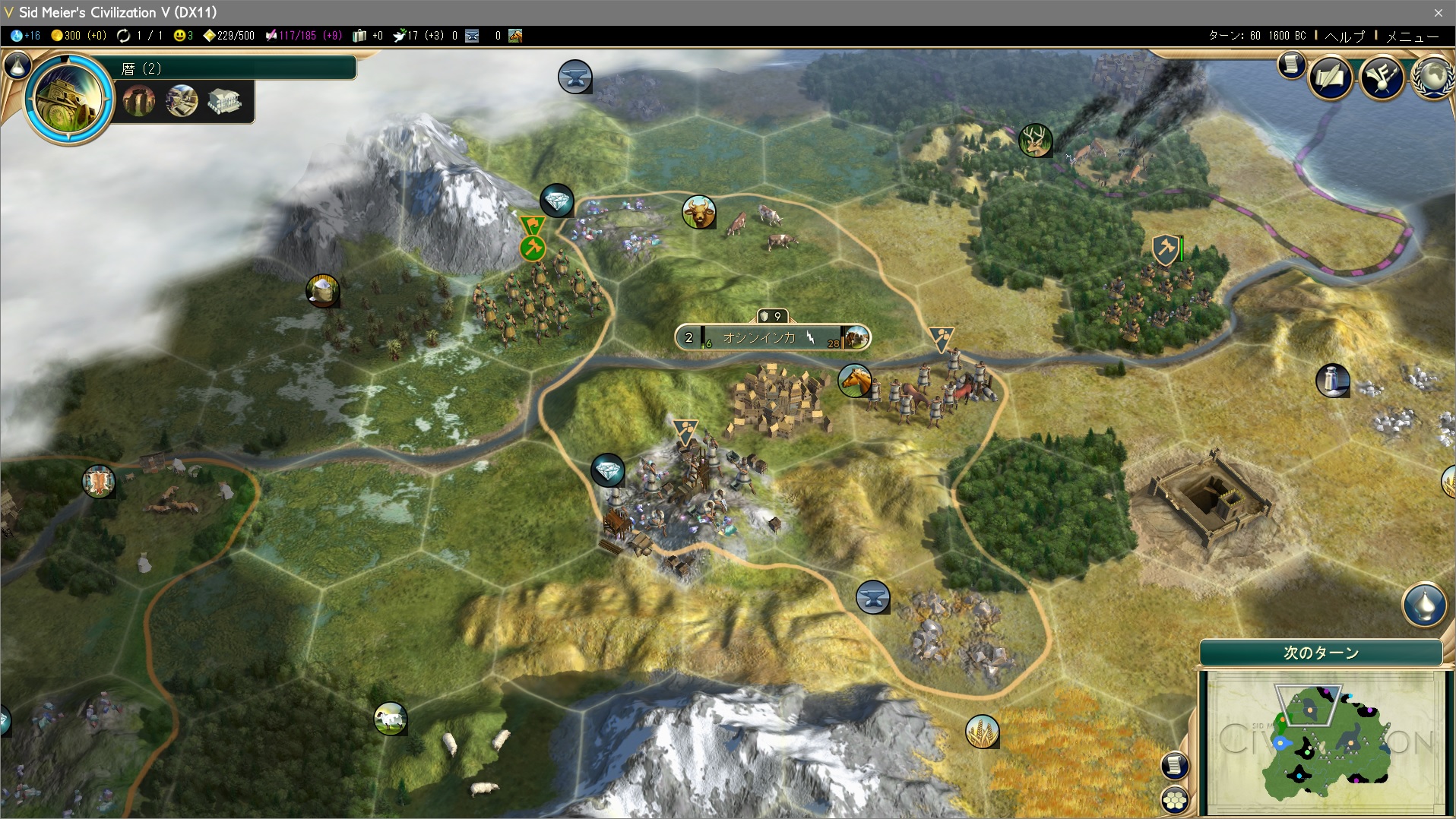Click the 暦 (2) research progress bar

(x=236, y=68)
